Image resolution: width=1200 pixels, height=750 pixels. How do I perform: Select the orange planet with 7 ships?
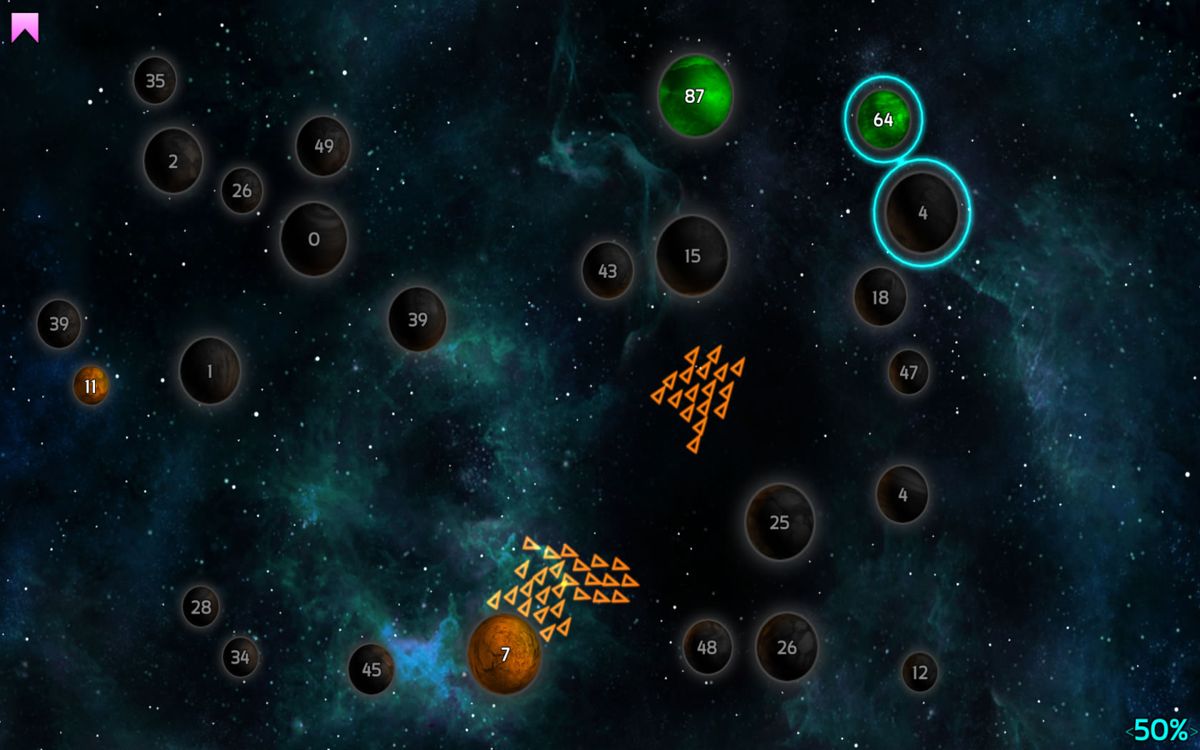point(505,654)
